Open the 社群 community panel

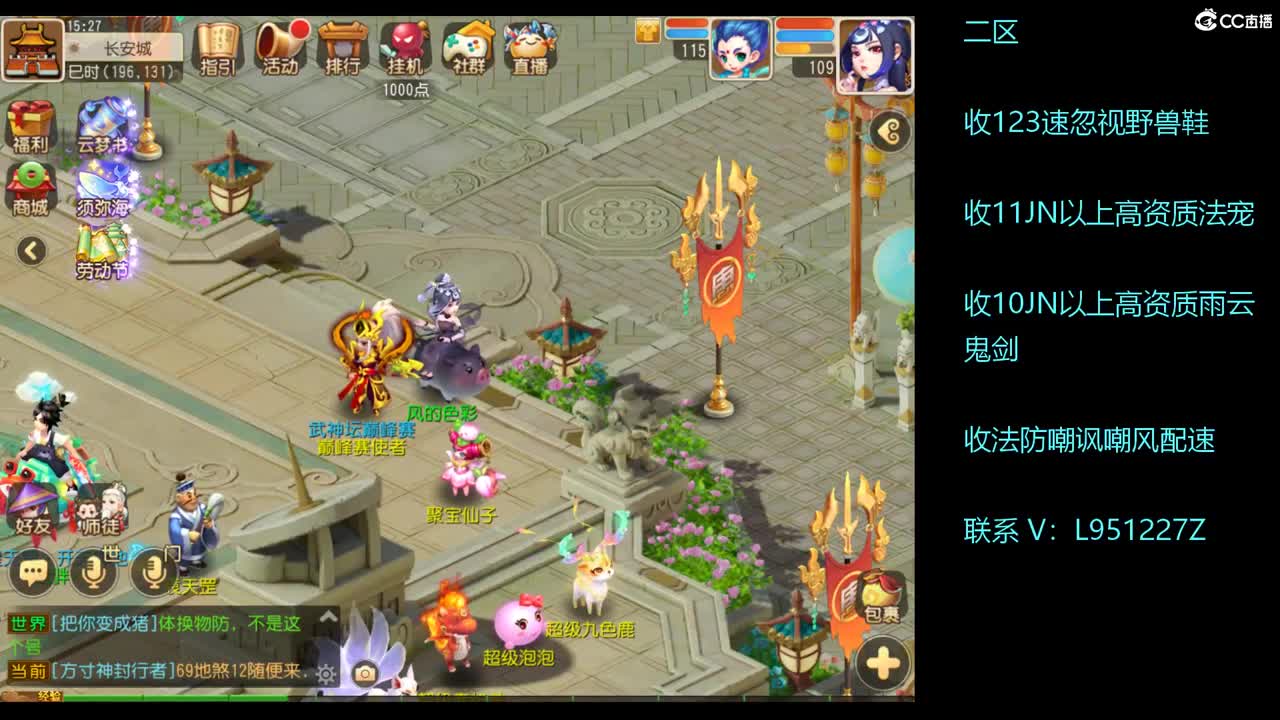coord(469,47)
